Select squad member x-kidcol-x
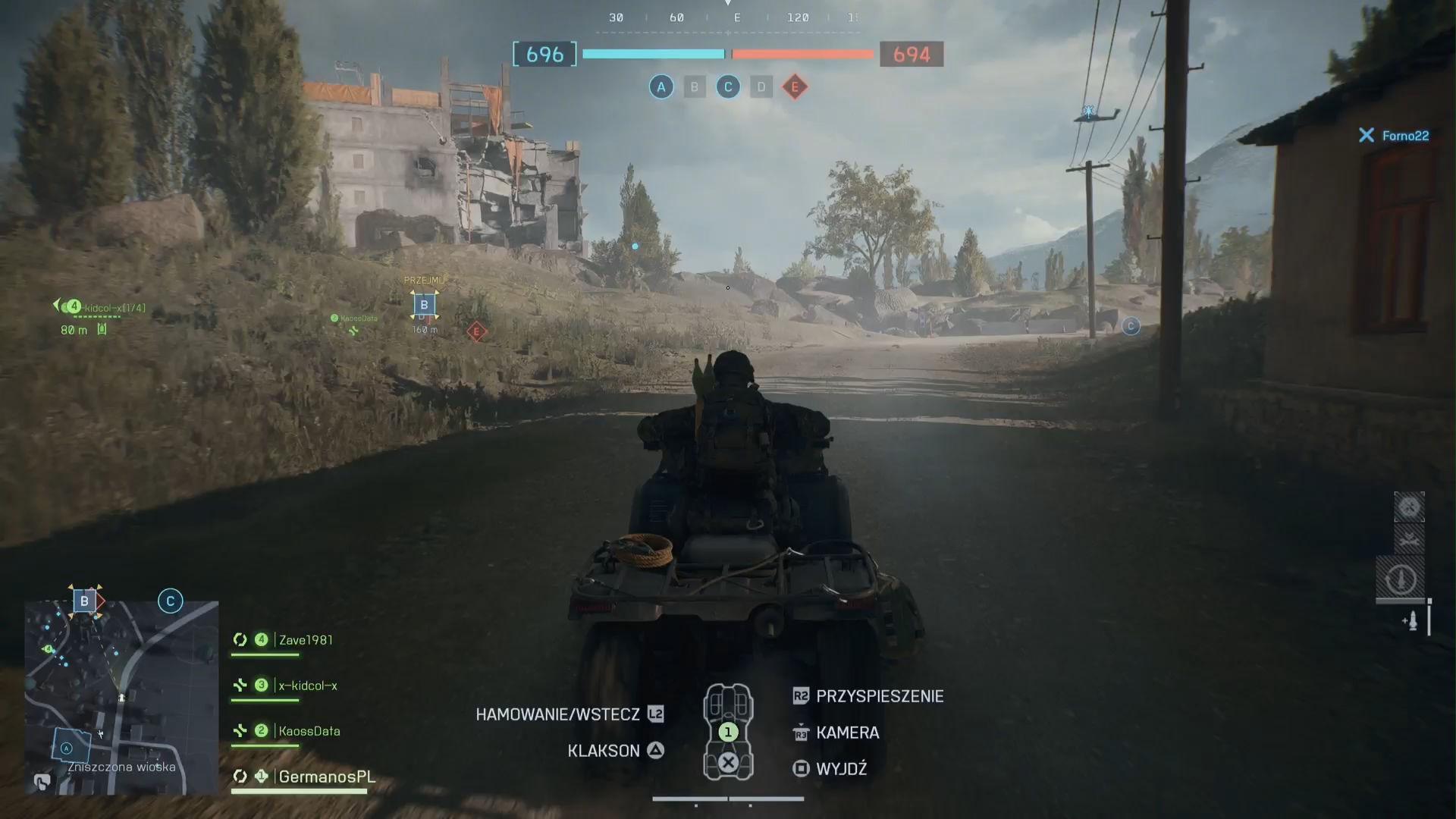The image size is (1456, 819). [x=307, y=686]
